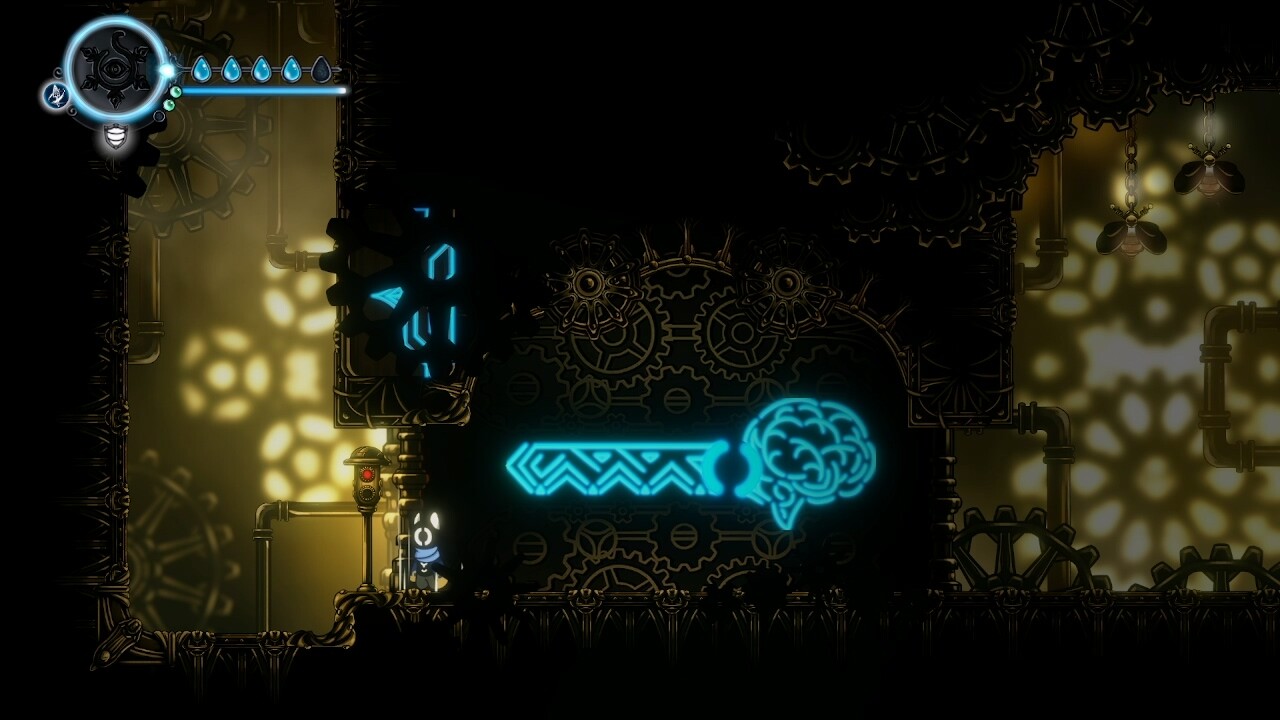Select the empty dark droplet at the end
Image resolution: width=1280 pixels, height=720 pixels.
click(x=322, y=68)
